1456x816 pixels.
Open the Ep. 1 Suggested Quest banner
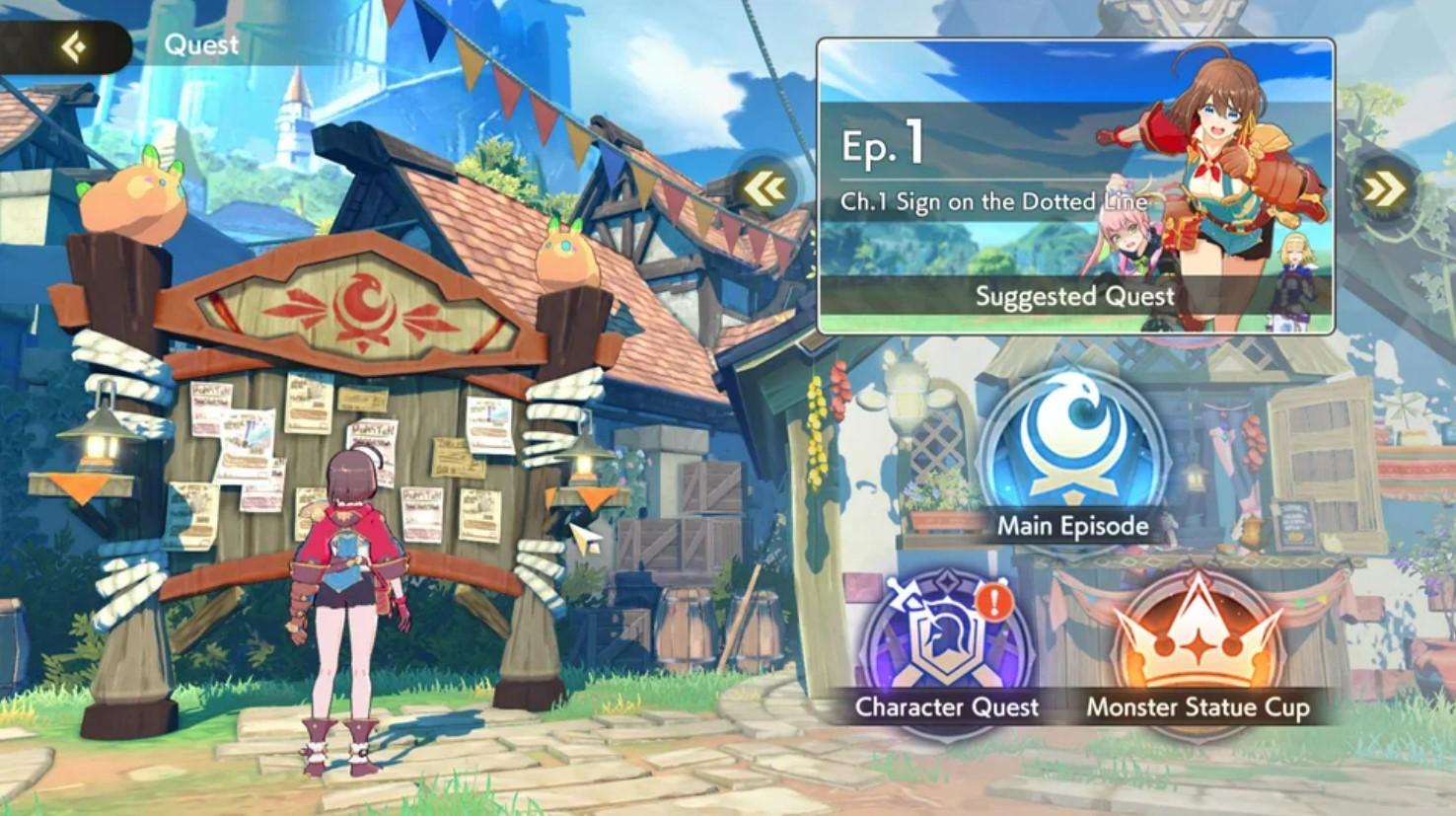click(1075, 187)
